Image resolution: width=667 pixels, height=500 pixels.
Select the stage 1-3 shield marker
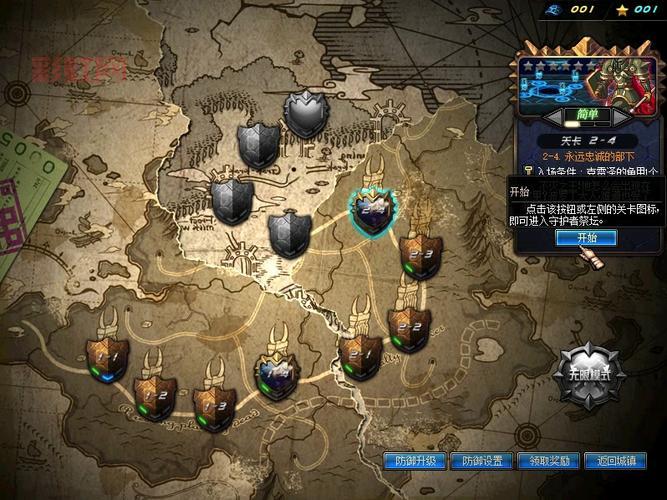(x=214, y=405)
